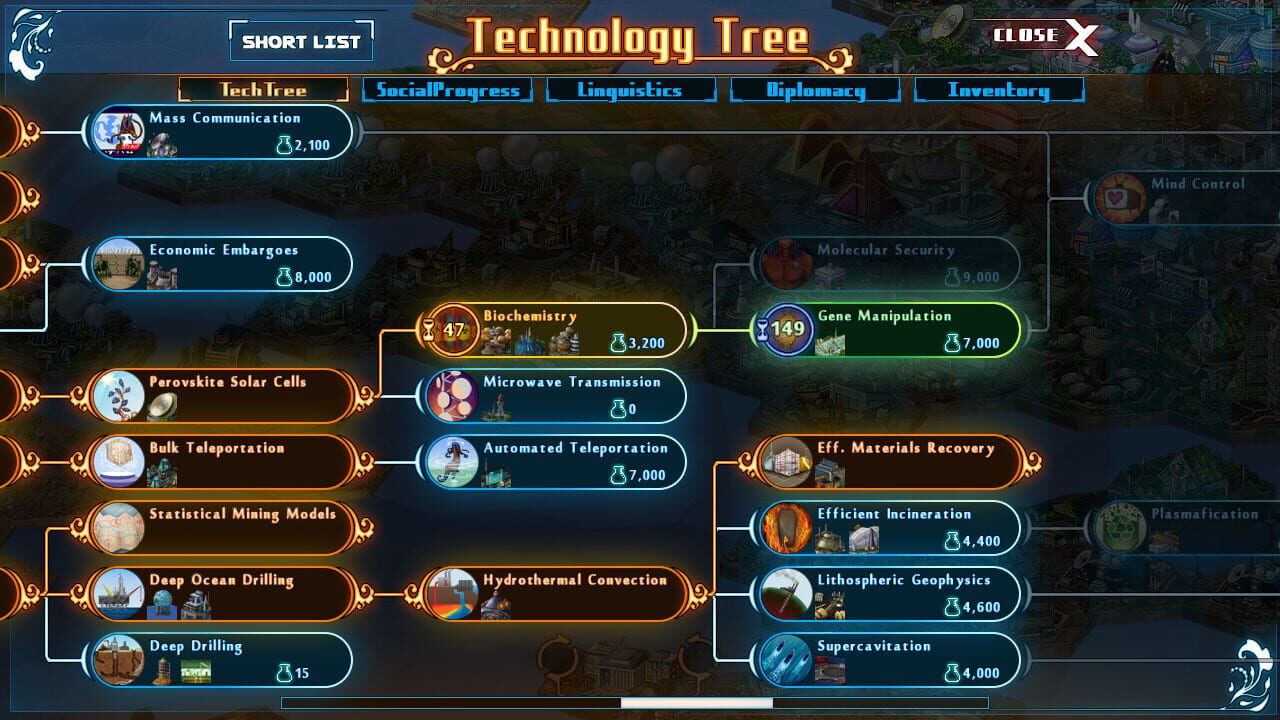1280x720 pixels.
Task: Switch to the Diplomacy tab
Action: (x=817, y=90)
